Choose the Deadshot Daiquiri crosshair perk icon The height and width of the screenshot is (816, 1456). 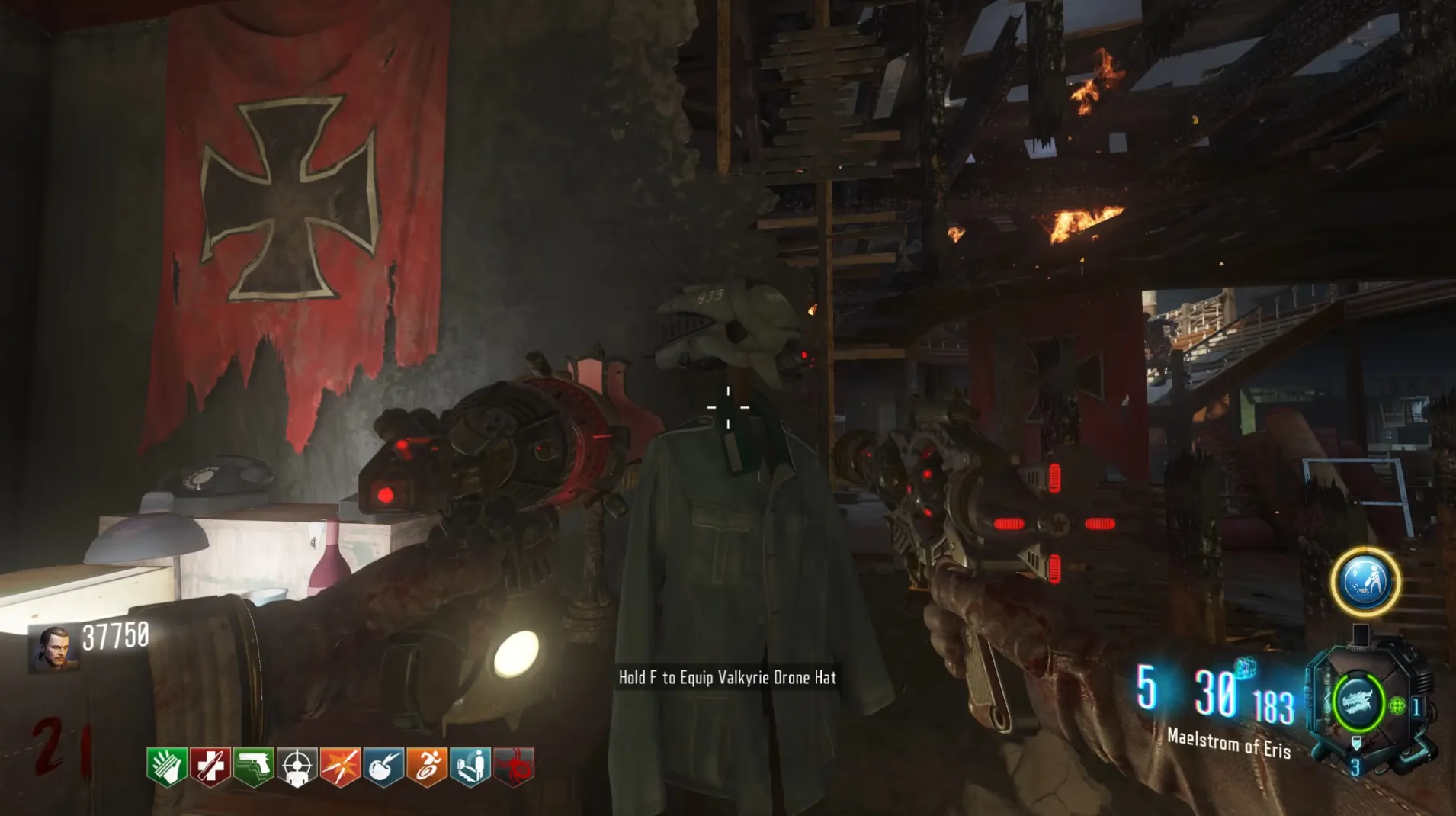(297, 766)
